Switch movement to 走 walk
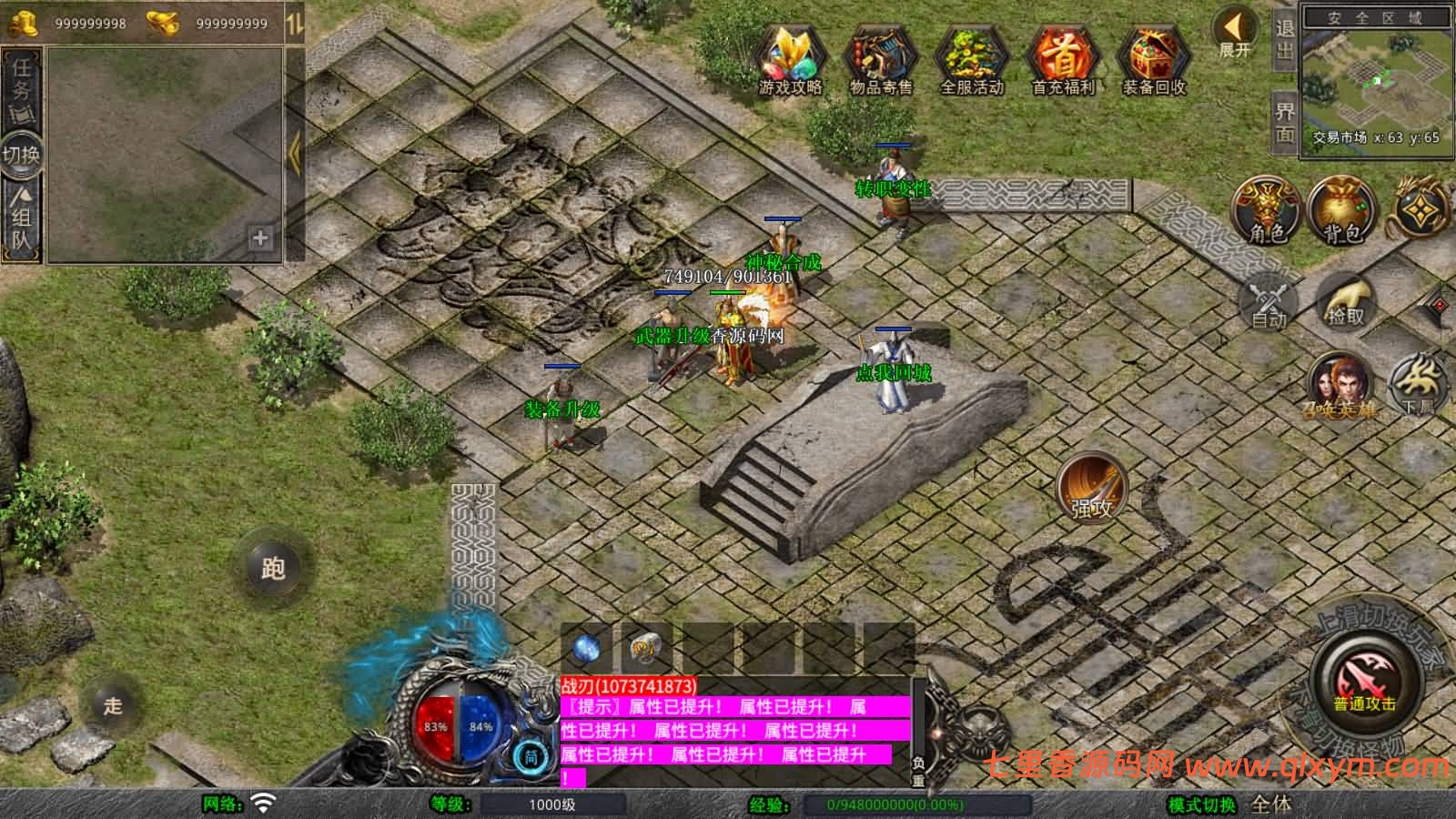The image size is (1456, 819). (x=113, y=705)
